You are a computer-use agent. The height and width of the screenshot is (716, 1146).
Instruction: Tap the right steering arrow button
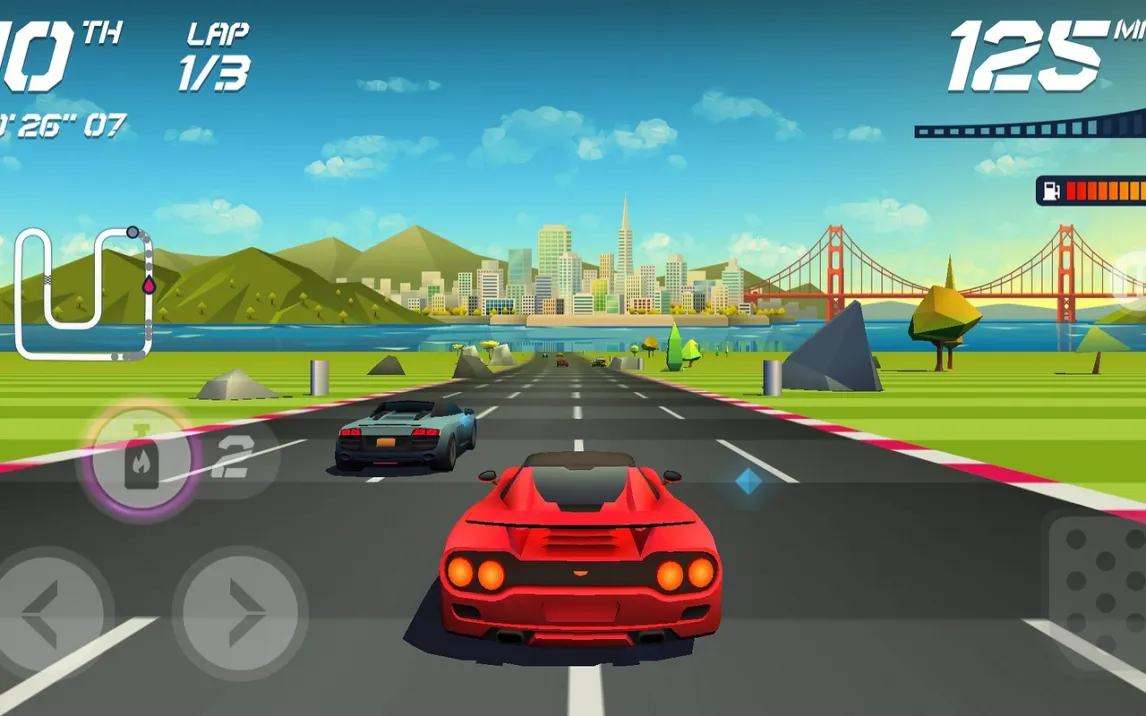click(x=240, y=613)
